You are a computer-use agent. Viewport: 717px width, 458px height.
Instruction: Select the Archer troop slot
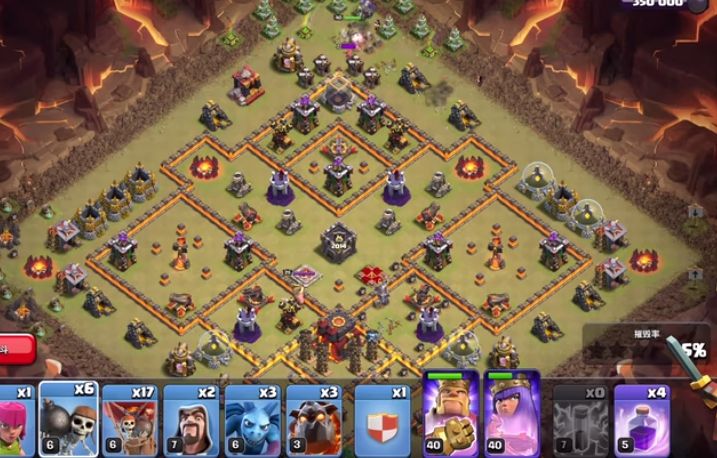click(15, 417)
